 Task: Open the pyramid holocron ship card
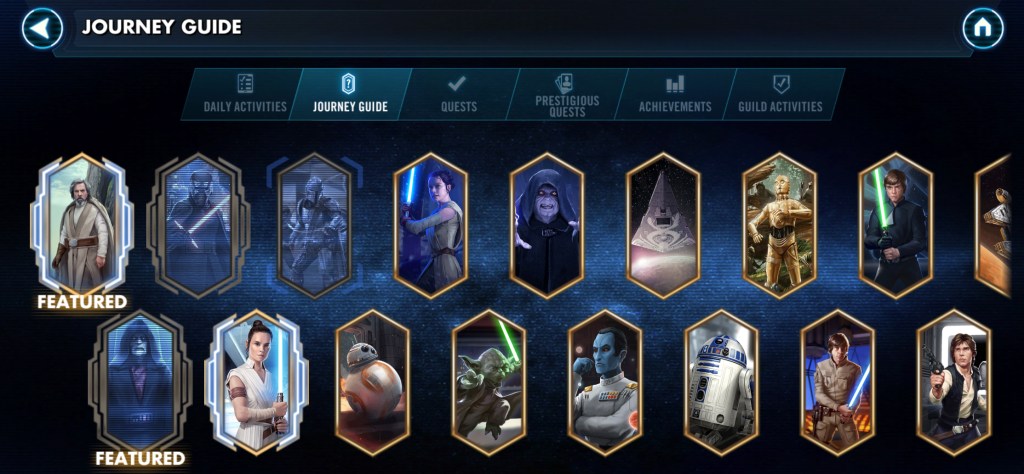[x=663, y=225]
